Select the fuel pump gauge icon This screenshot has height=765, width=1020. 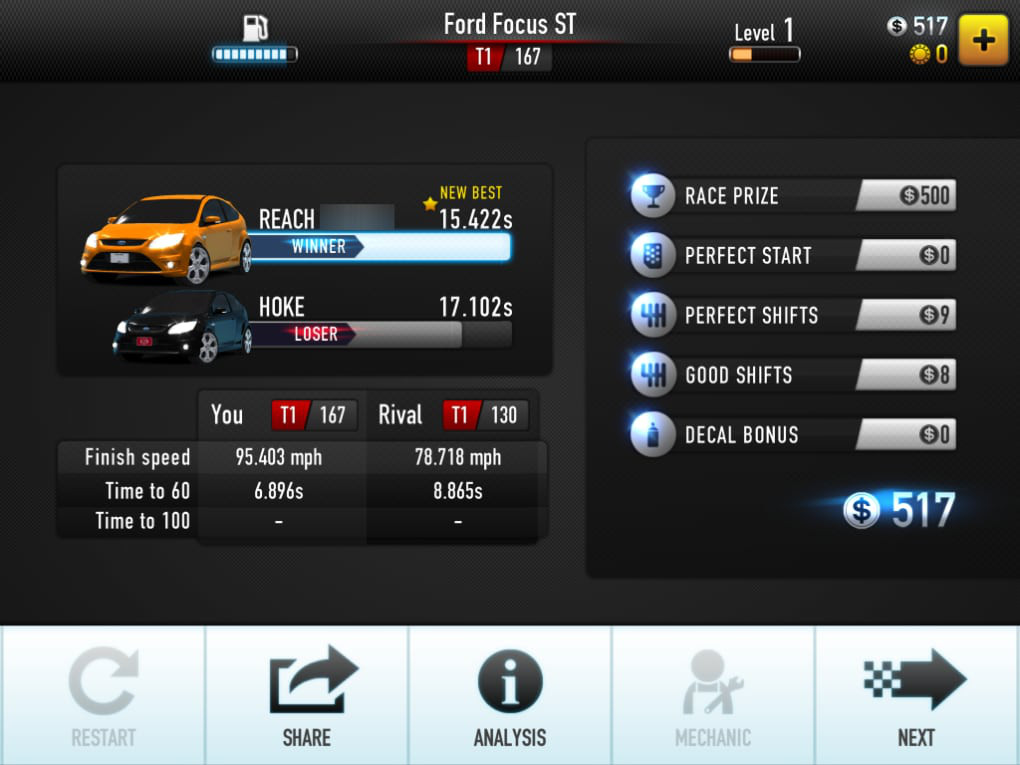click(x=255, y=28)
